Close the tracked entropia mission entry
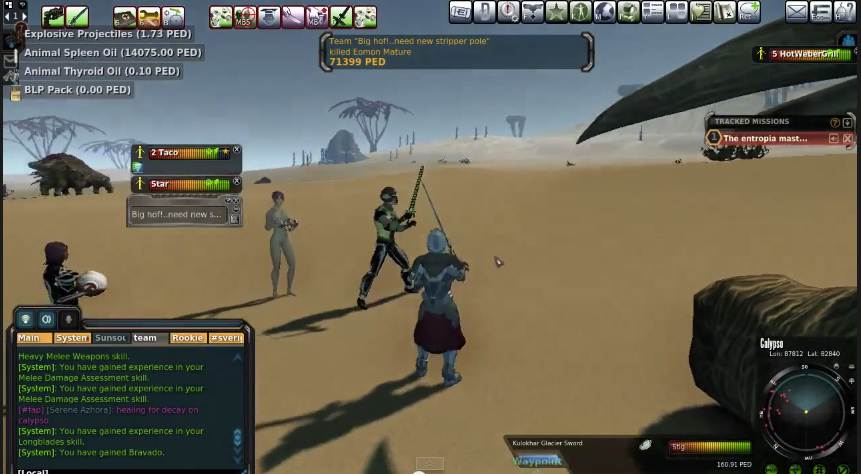The height and width of the screenshot is (474, 861). tap(848, 139)
